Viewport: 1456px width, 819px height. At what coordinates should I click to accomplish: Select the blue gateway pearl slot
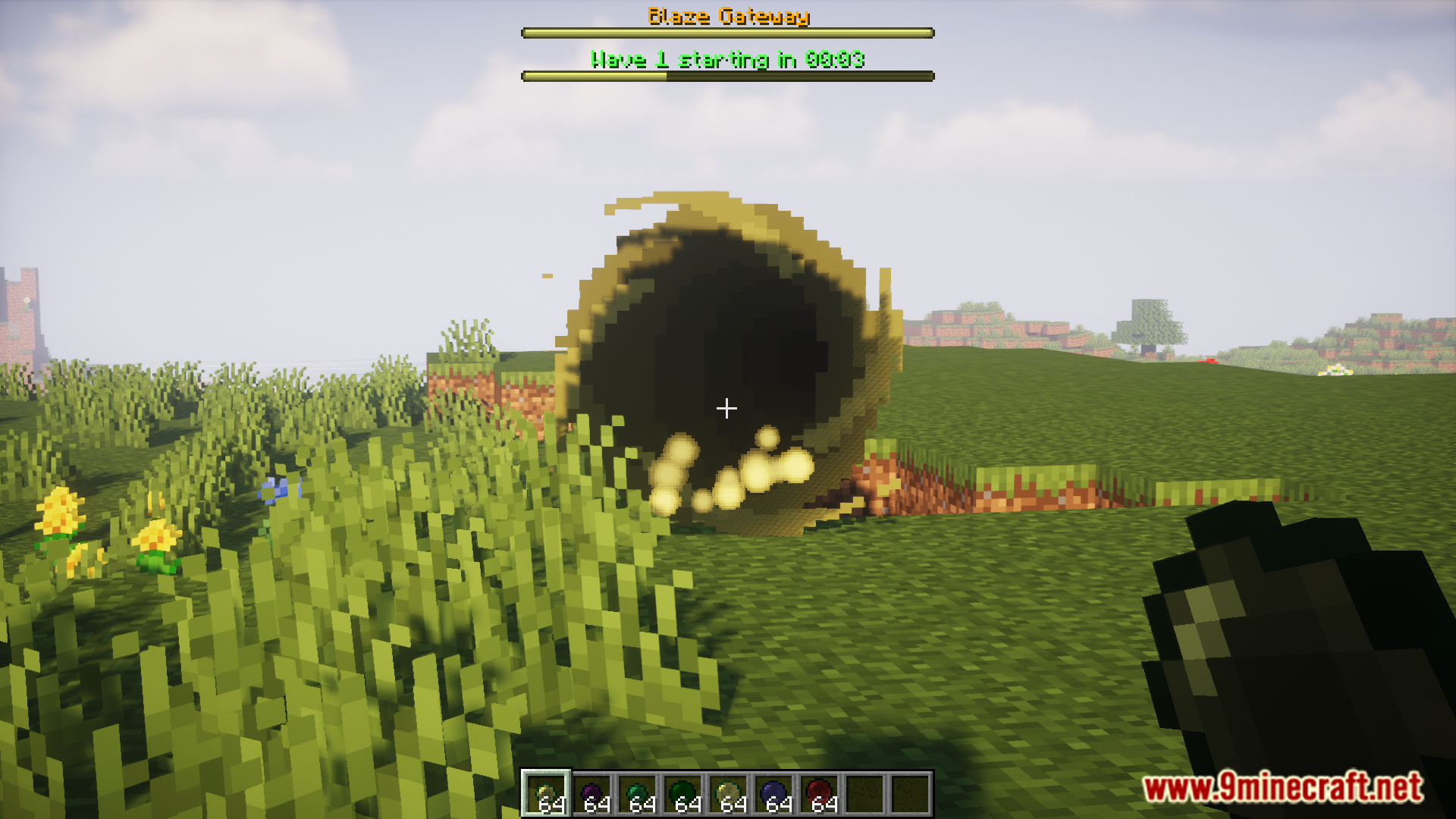pos(773,794)
